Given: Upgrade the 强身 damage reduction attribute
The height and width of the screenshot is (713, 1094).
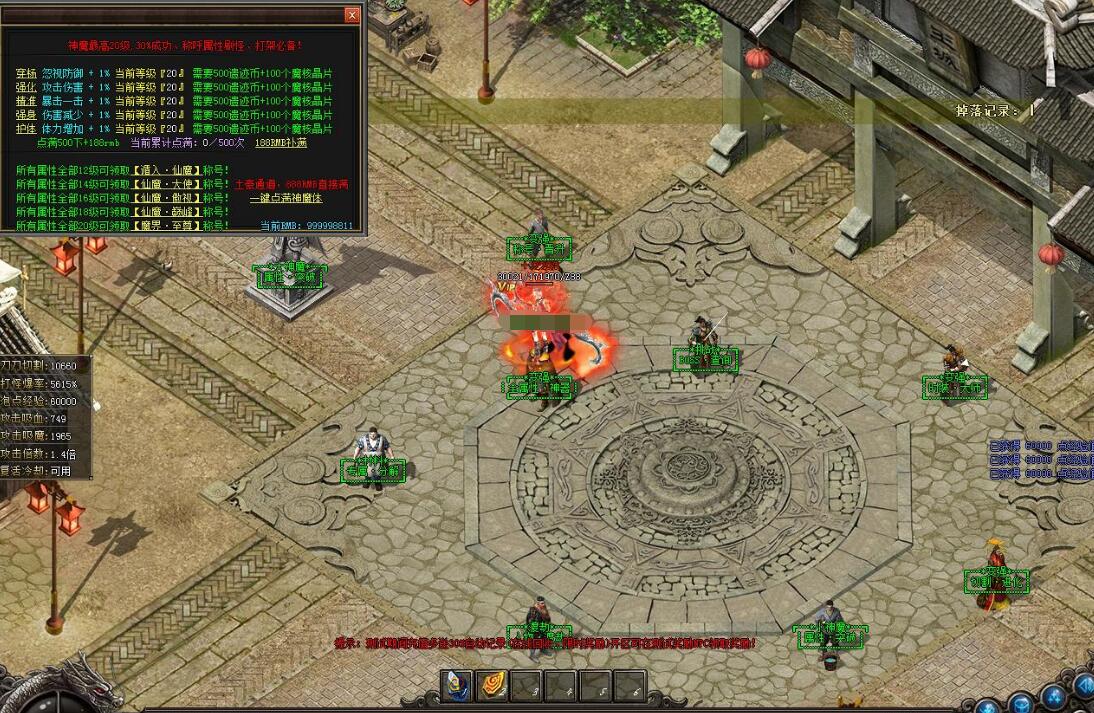Looking at the screenshot, I should coord(27,115).
